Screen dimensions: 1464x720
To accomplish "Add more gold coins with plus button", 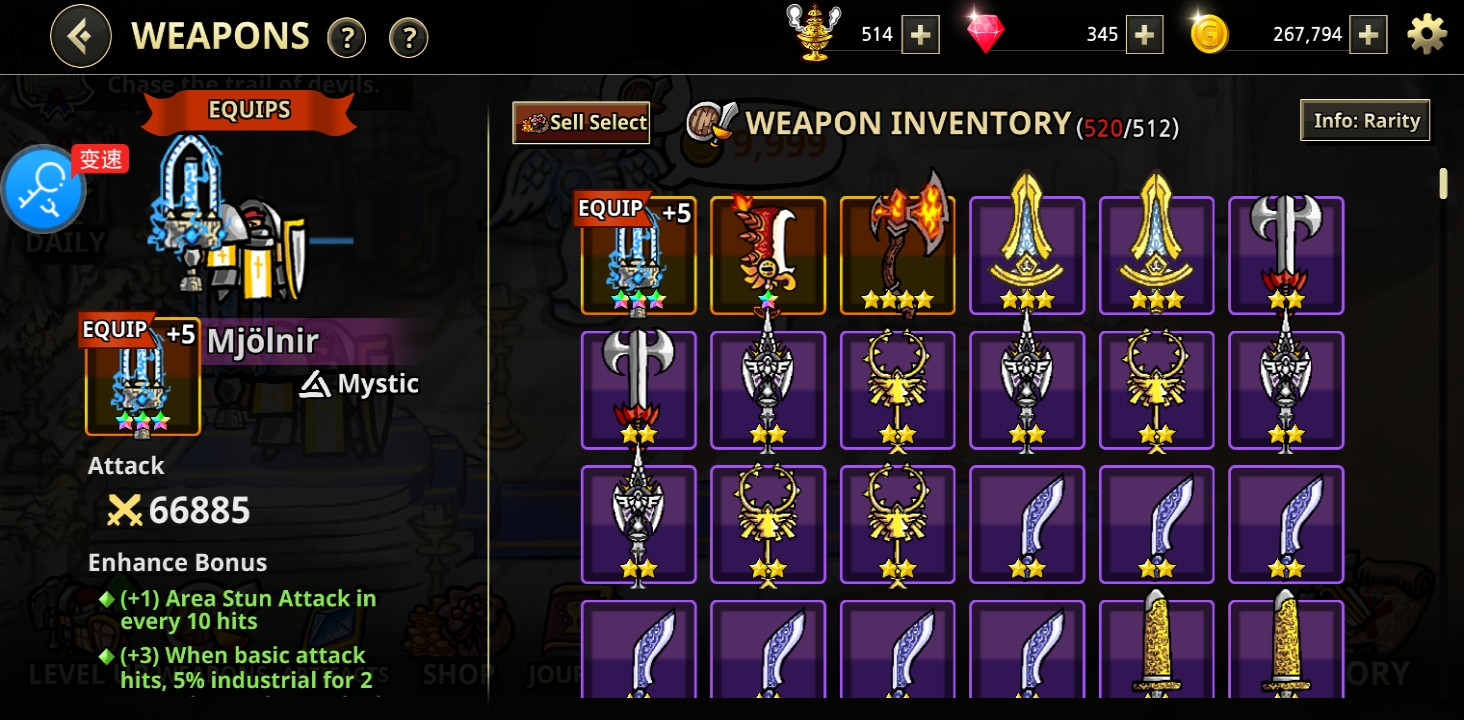I will (1368, 35).
